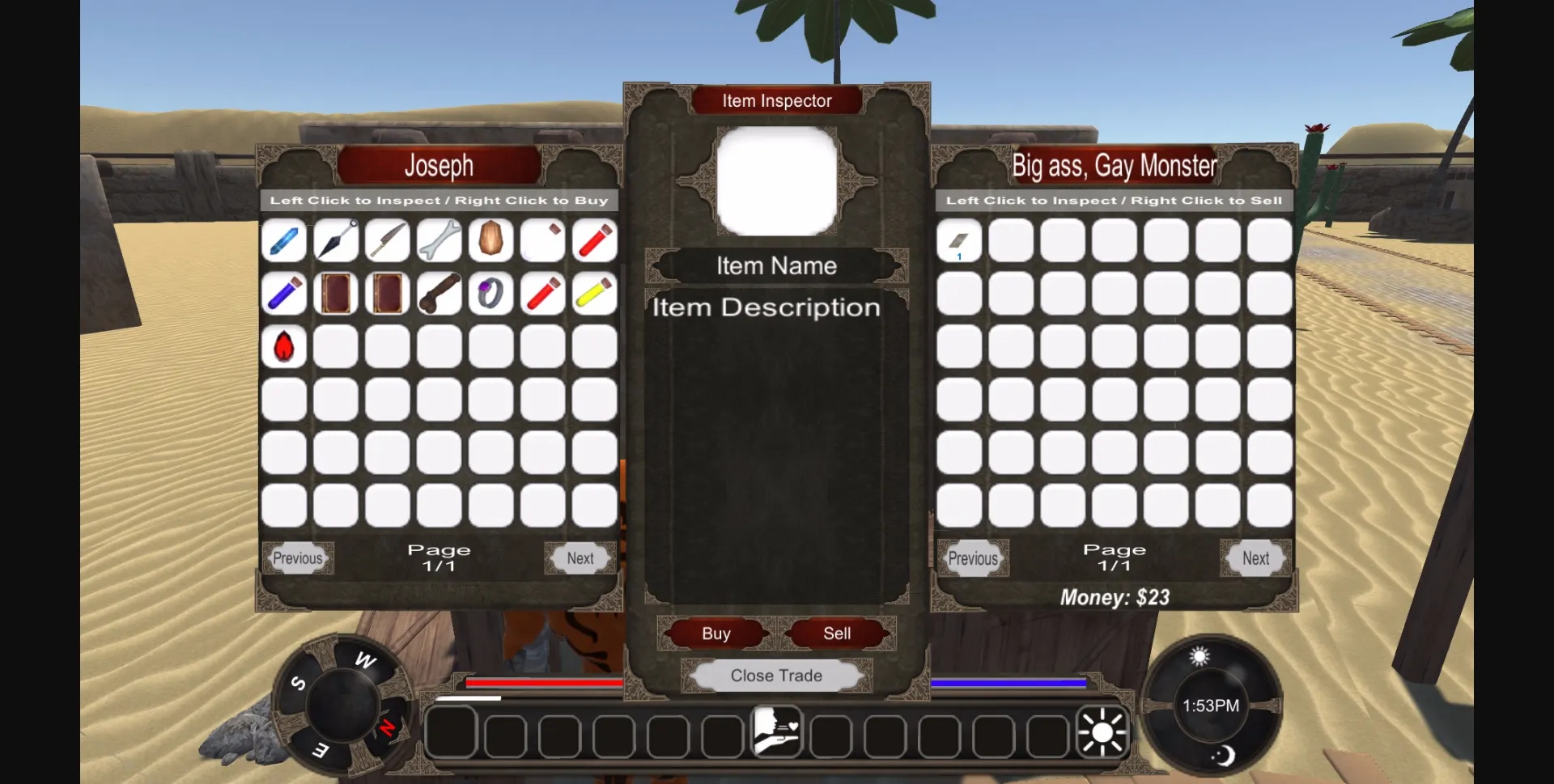Viewport: 1554px width, 784px height.
Task: Click the Item Name field in the Item Inspector
Action: 776,265
